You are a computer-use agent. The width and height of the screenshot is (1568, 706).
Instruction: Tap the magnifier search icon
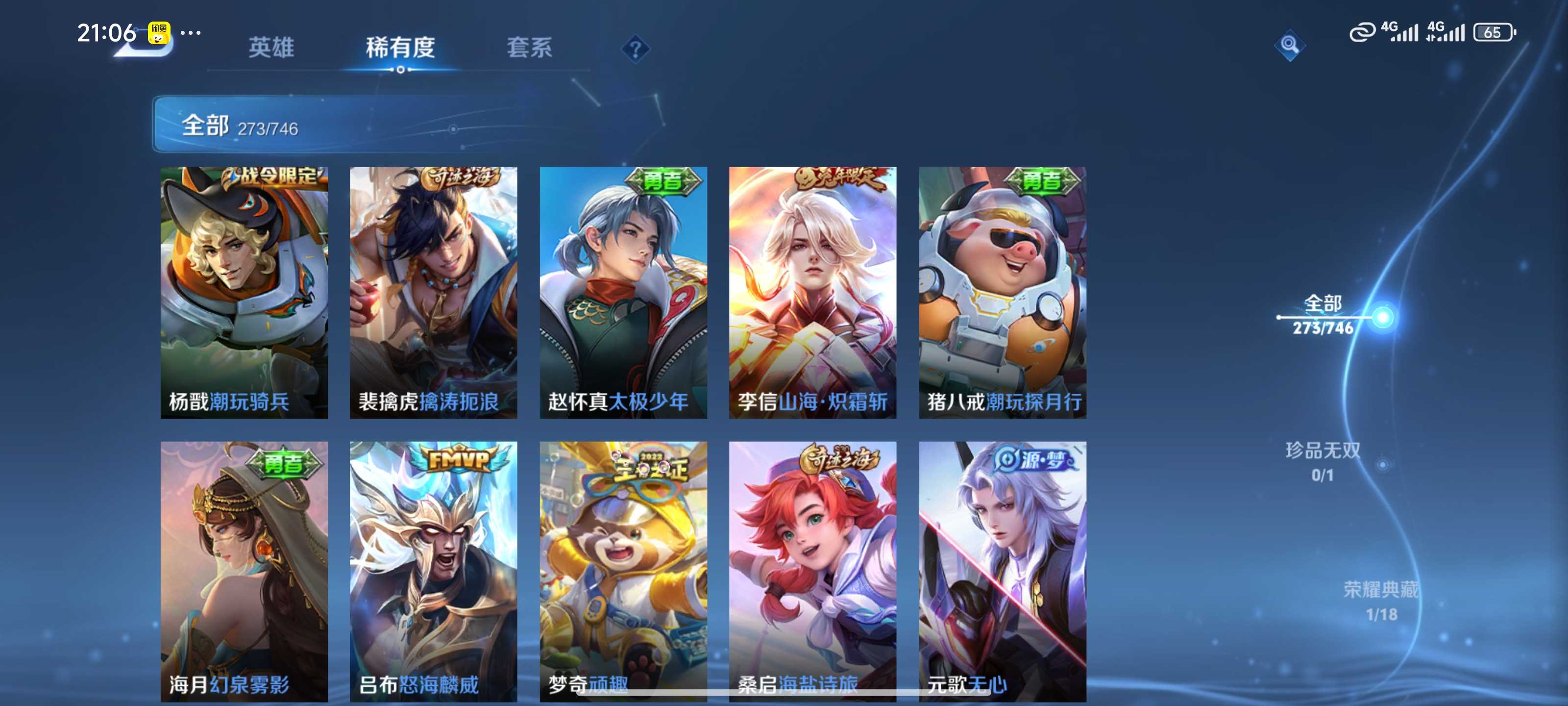1289,45
